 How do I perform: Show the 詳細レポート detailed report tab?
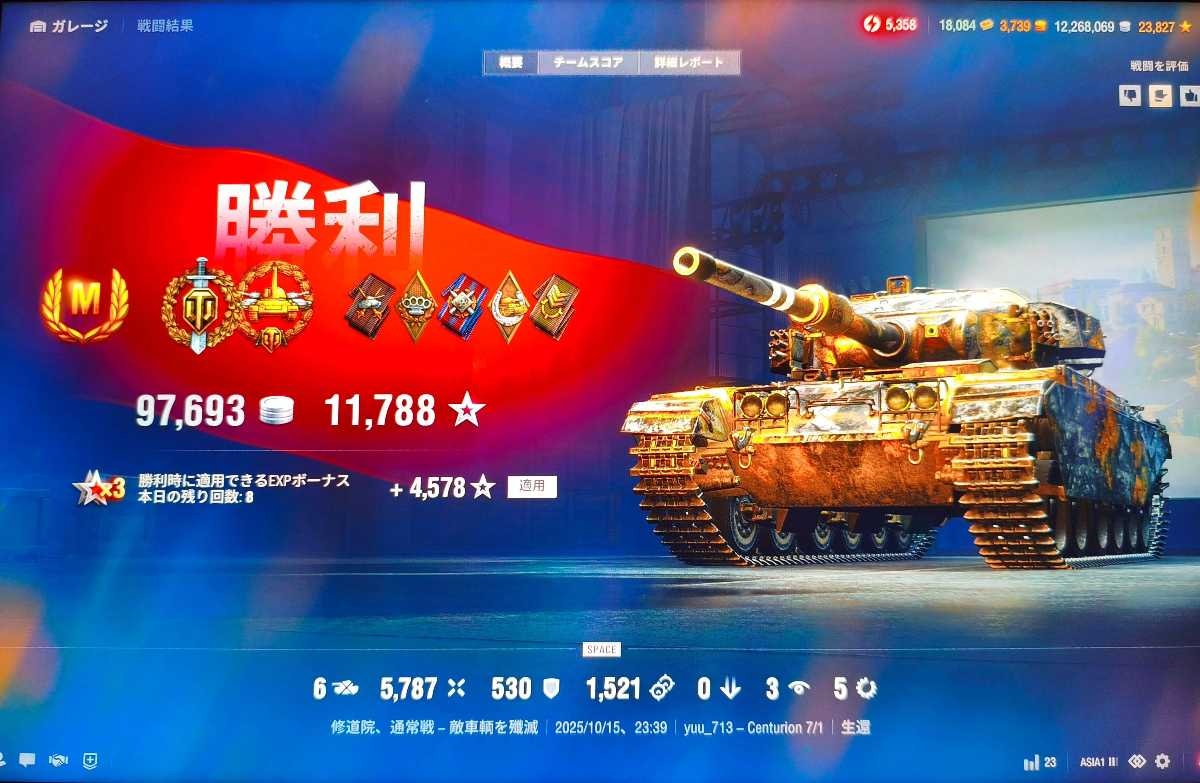(689, 62)
